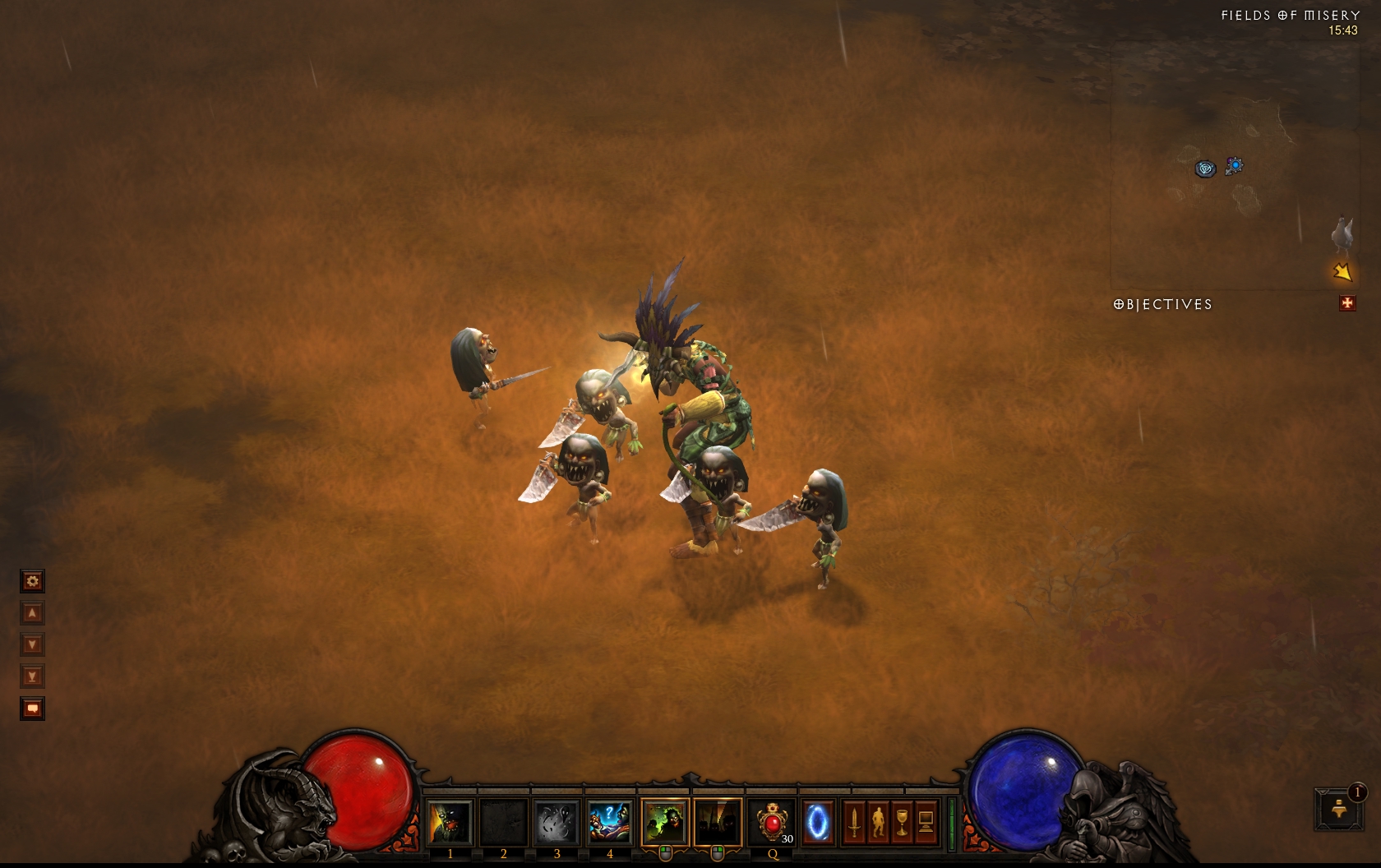Image resolution: width=1381 pixels, height=868 pixels.
Task: Open the notification button with badge 1
Action: [x=1339, y=809]
